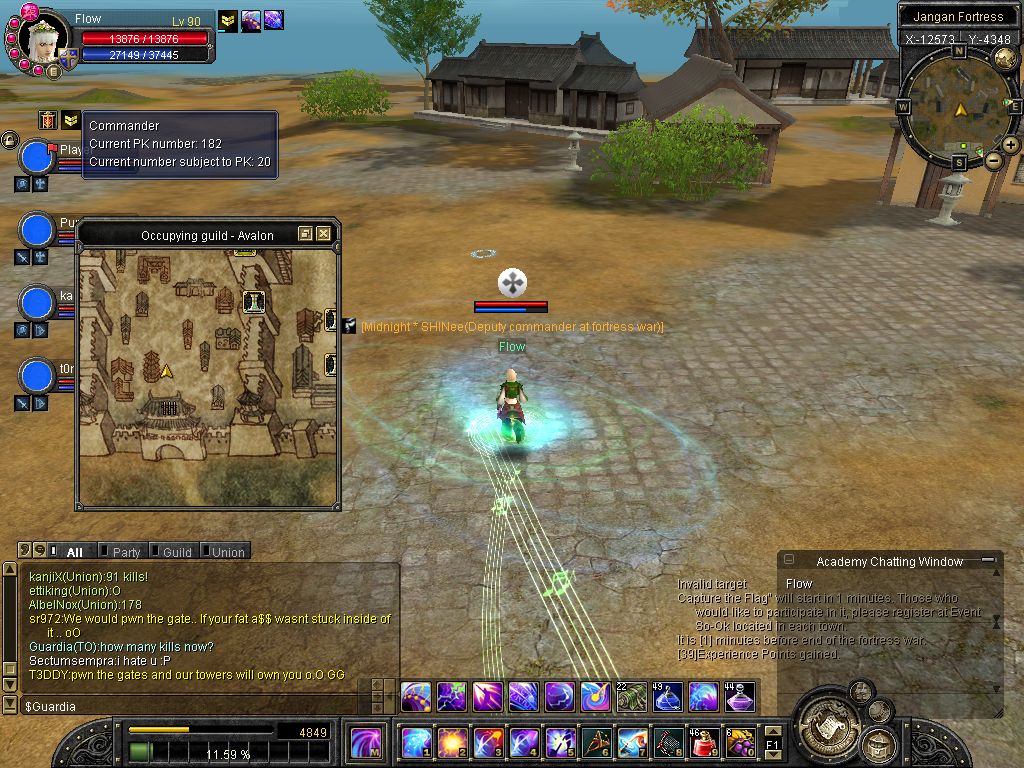
Task: Select the All chat tab
Action: (x=74, y=552)
